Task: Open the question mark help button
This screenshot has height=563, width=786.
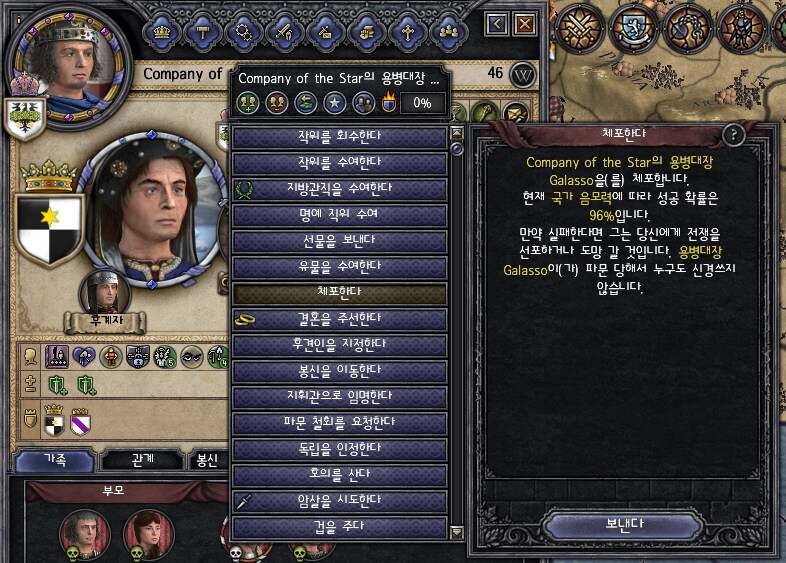Action: click(734, 135)
